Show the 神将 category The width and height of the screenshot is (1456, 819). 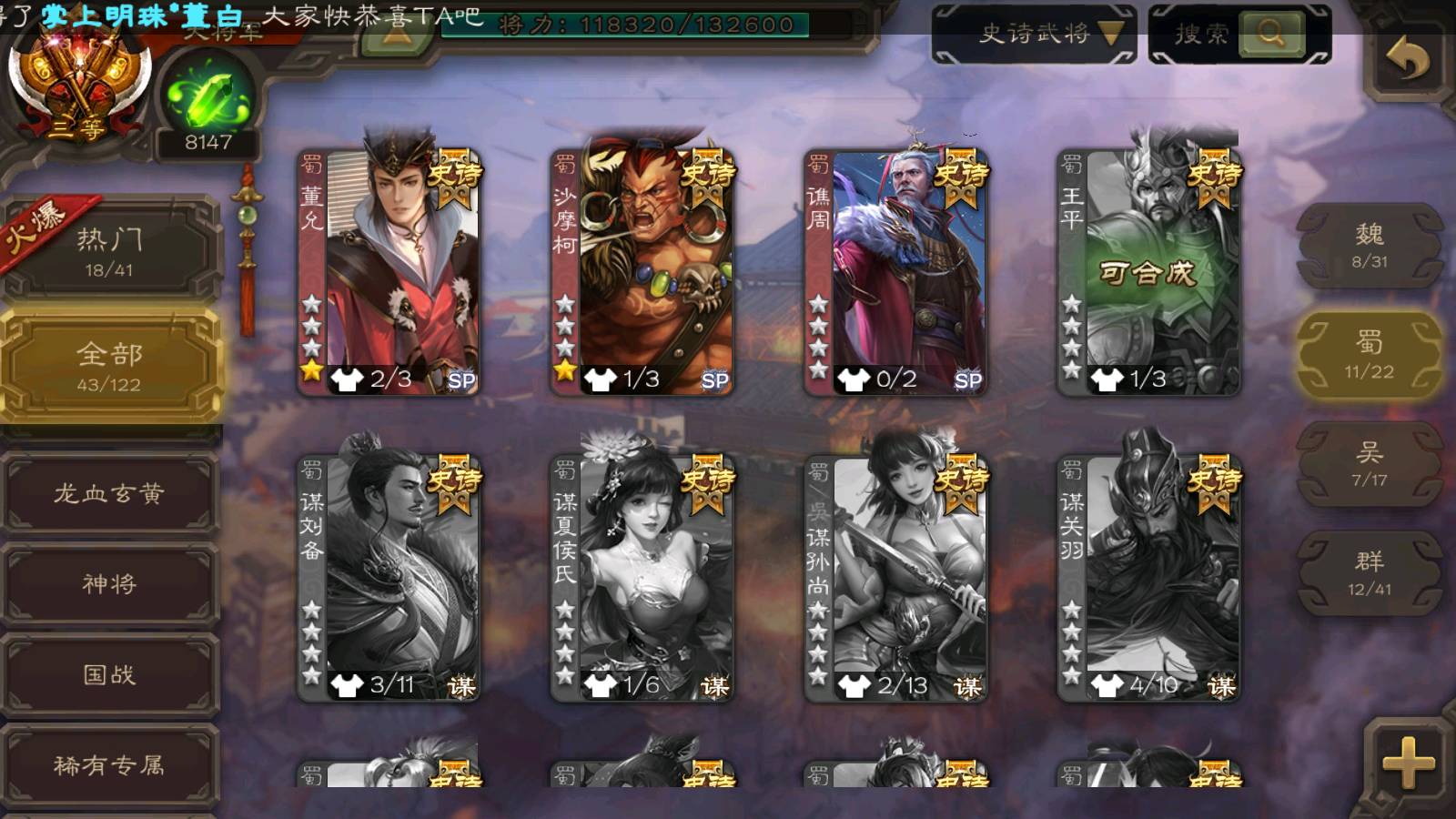pyautogui.click(x=109, y=583)
